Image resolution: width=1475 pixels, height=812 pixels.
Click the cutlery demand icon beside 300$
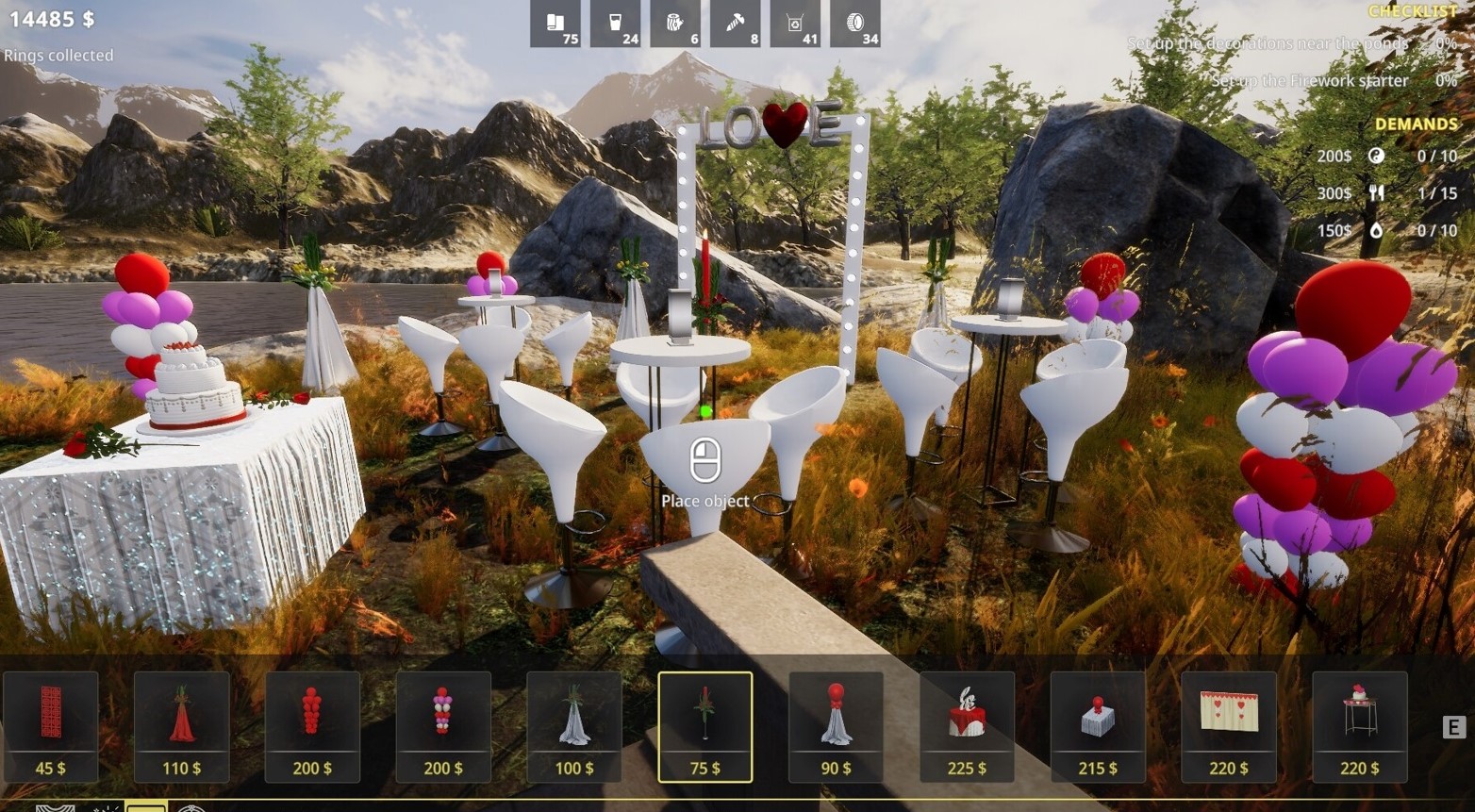(x=1377, y=192)
